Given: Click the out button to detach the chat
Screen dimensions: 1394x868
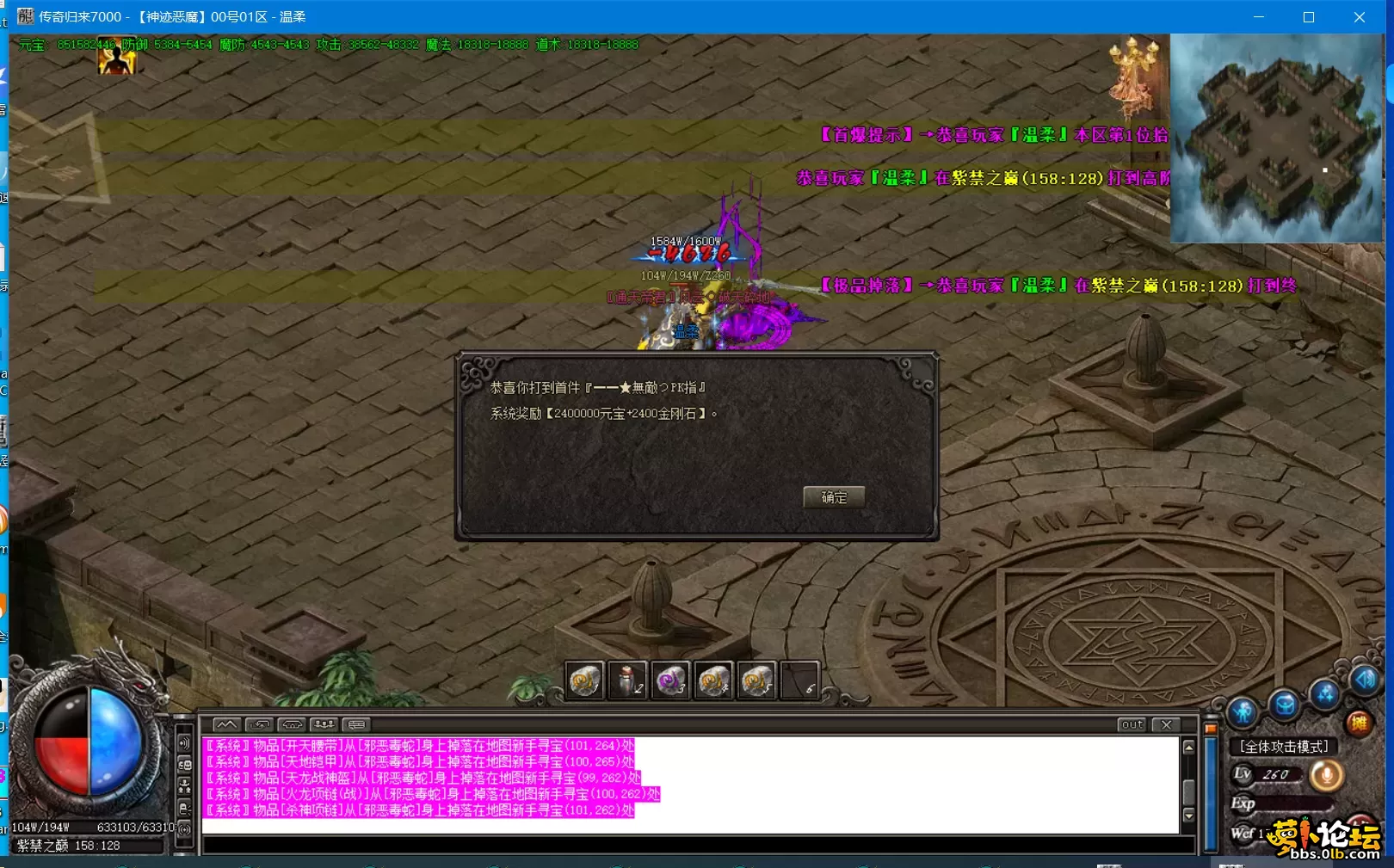Looking at the screenshot, I should 1132,725.
